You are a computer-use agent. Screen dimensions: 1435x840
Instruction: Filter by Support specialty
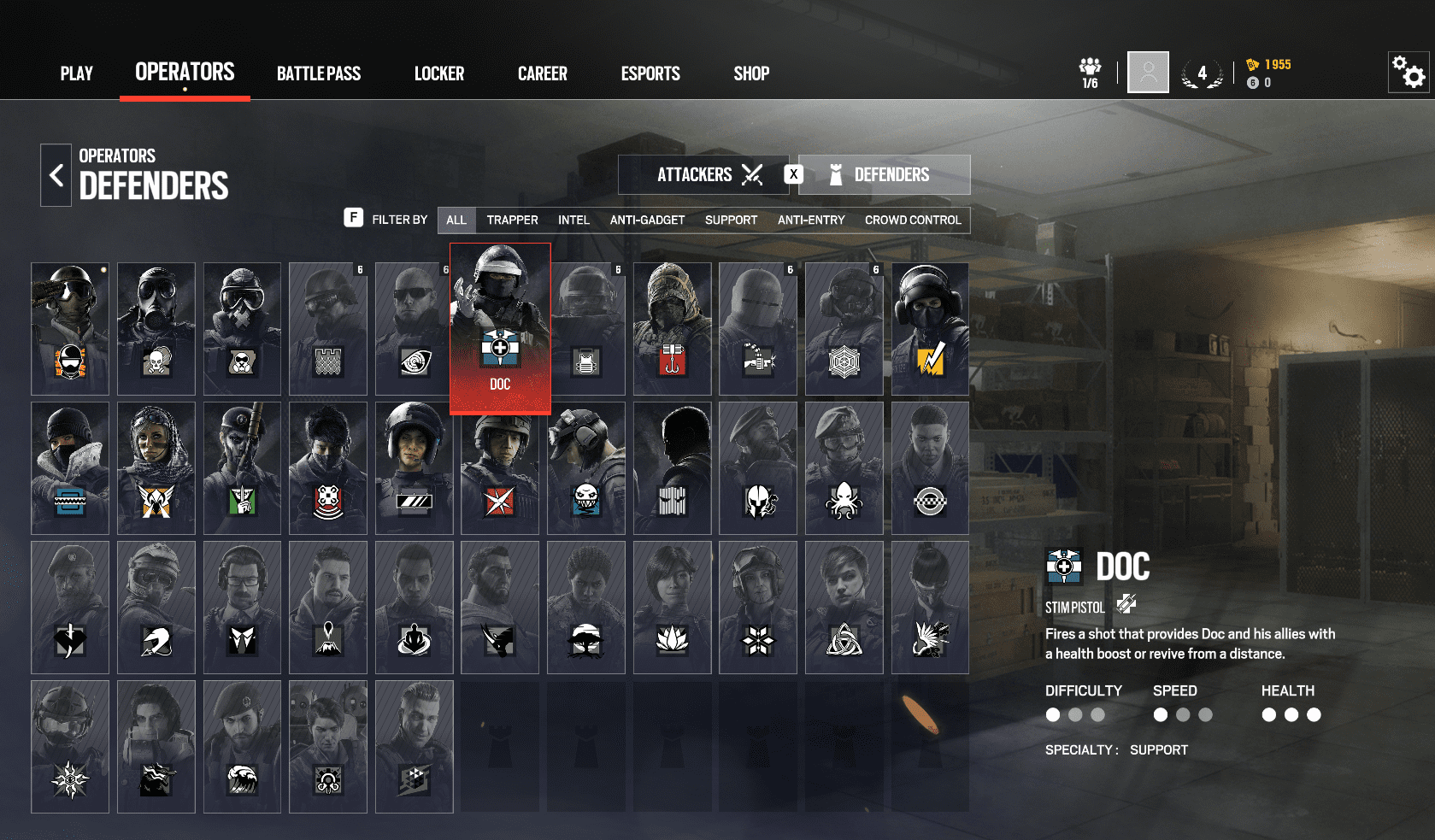click(731, 220)
